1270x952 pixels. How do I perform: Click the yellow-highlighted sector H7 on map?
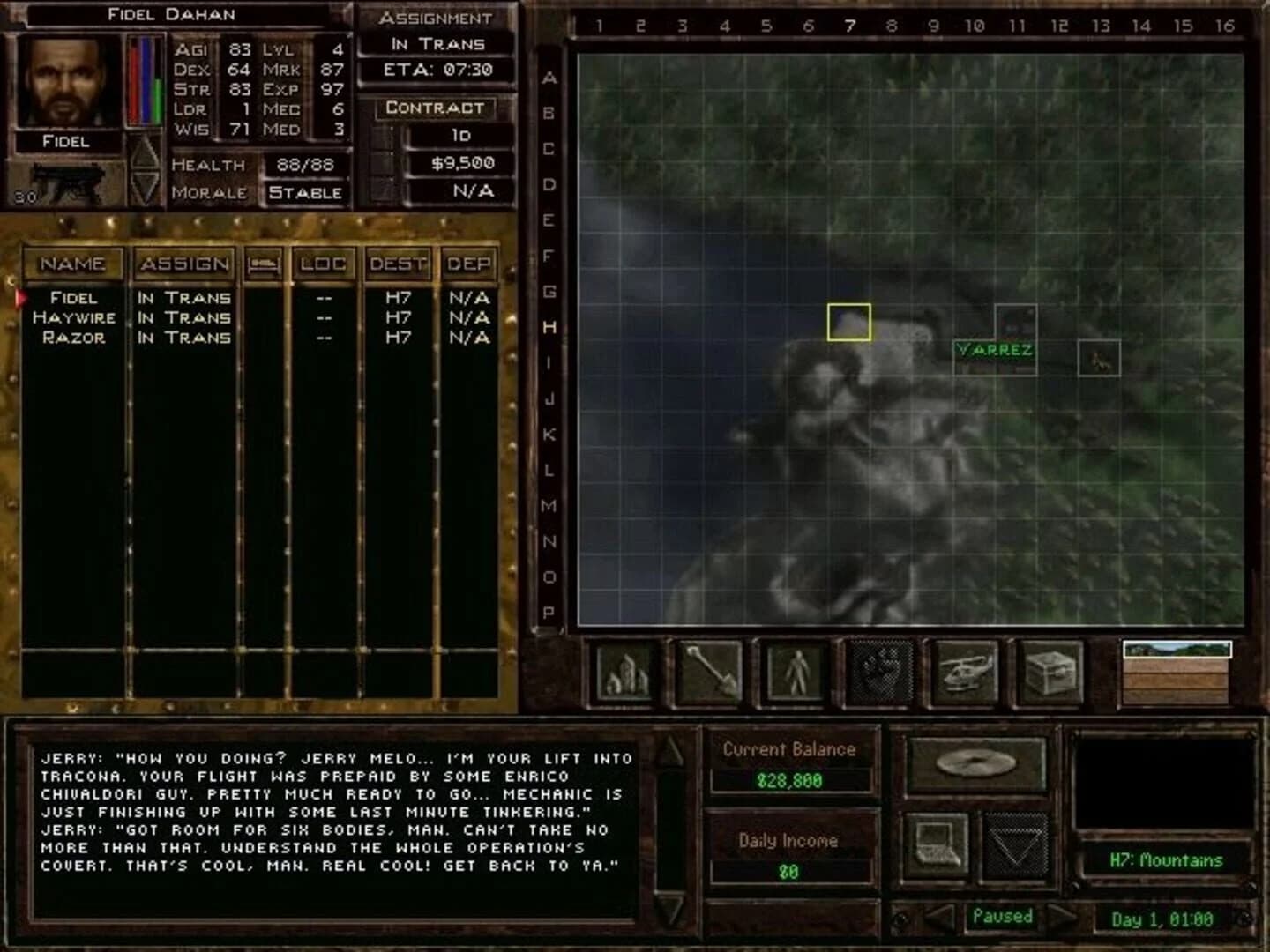848,323
